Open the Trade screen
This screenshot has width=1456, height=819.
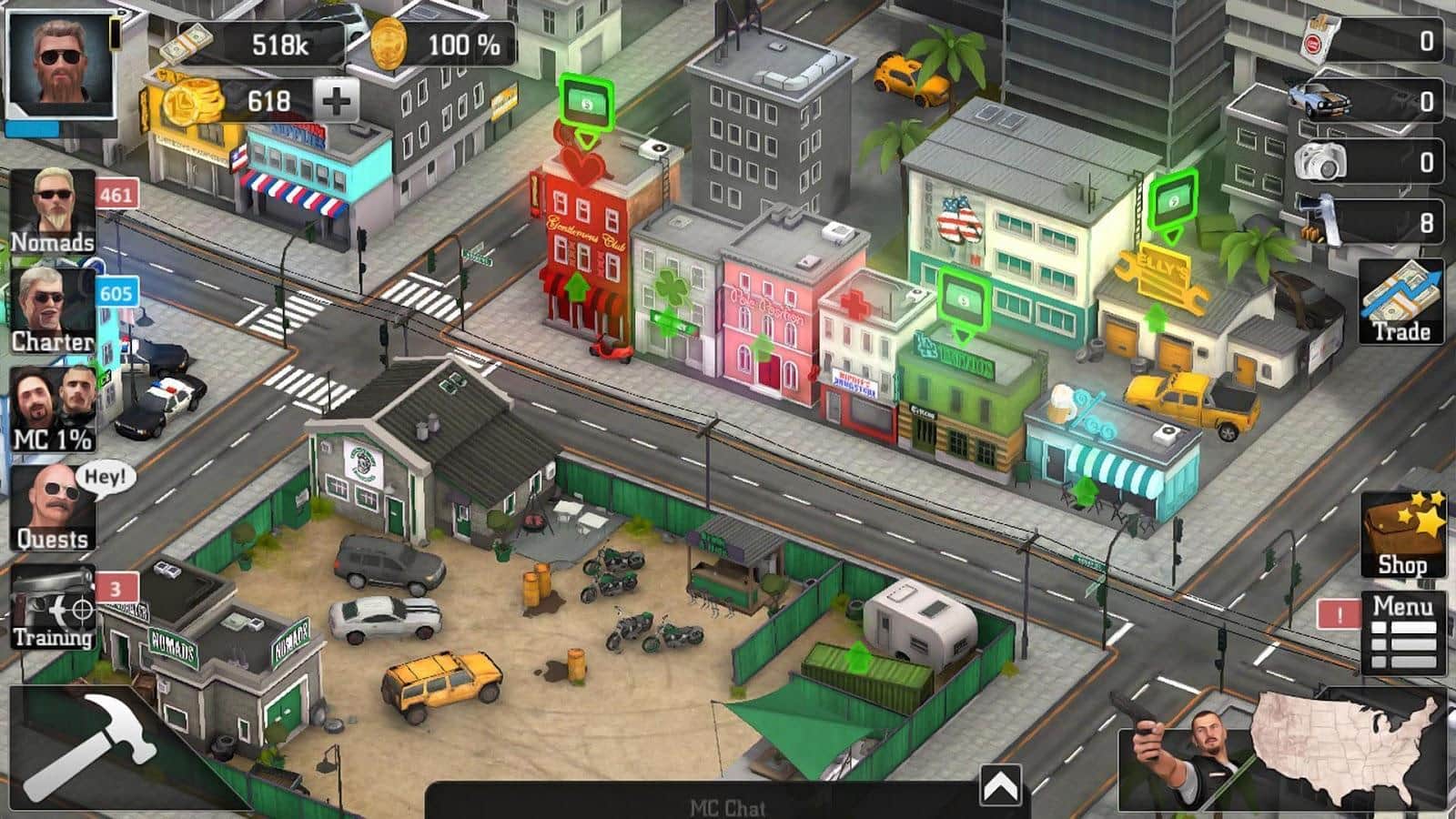coord(1401,302)
